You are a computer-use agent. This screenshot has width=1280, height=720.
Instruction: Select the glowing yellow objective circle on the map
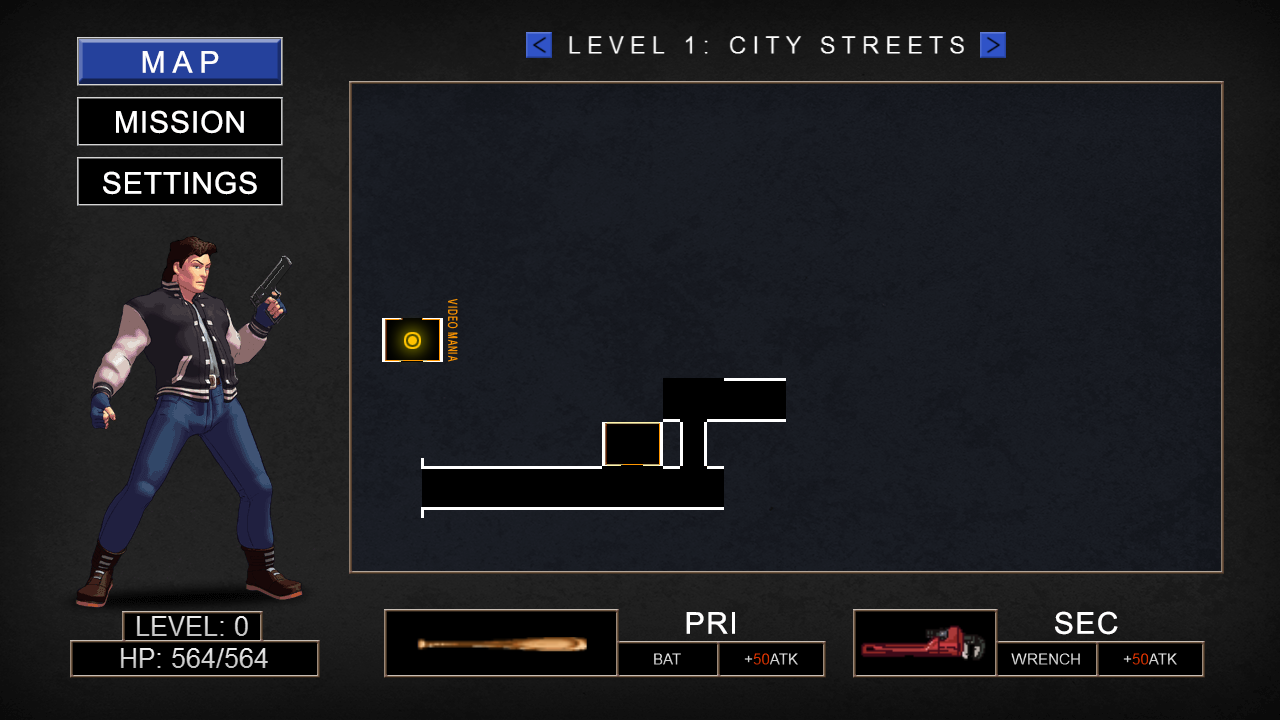pyautogui.click(x=412, y=340)
